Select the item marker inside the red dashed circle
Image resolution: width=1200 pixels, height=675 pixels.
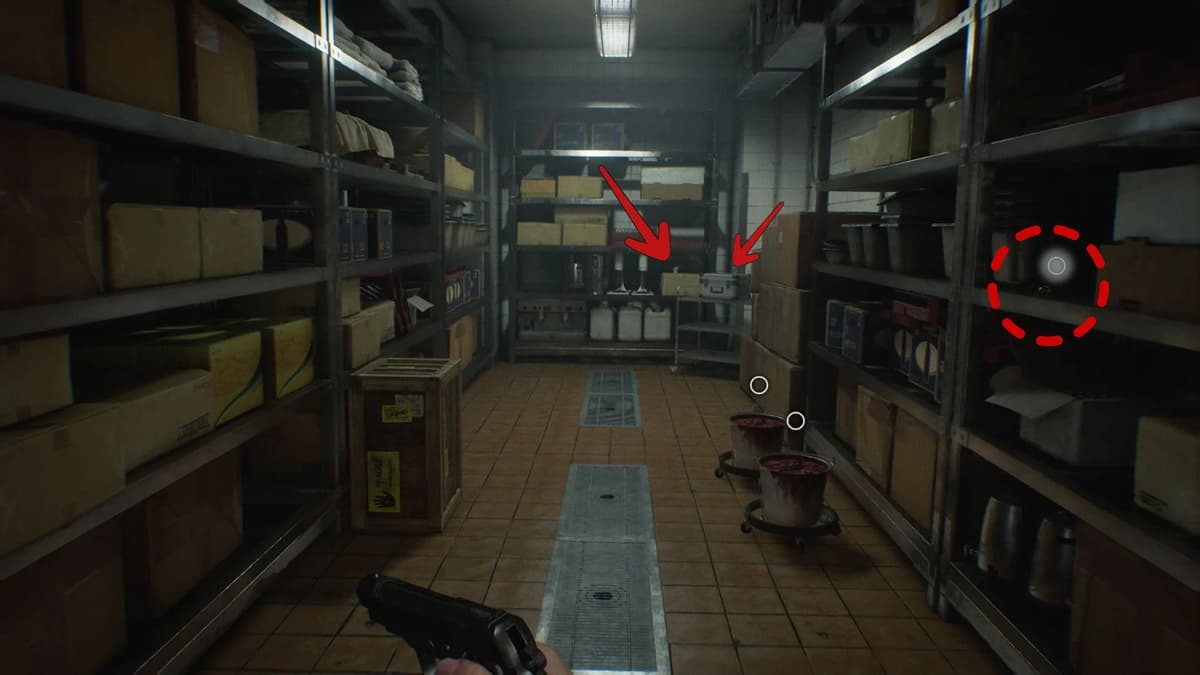1056,265
